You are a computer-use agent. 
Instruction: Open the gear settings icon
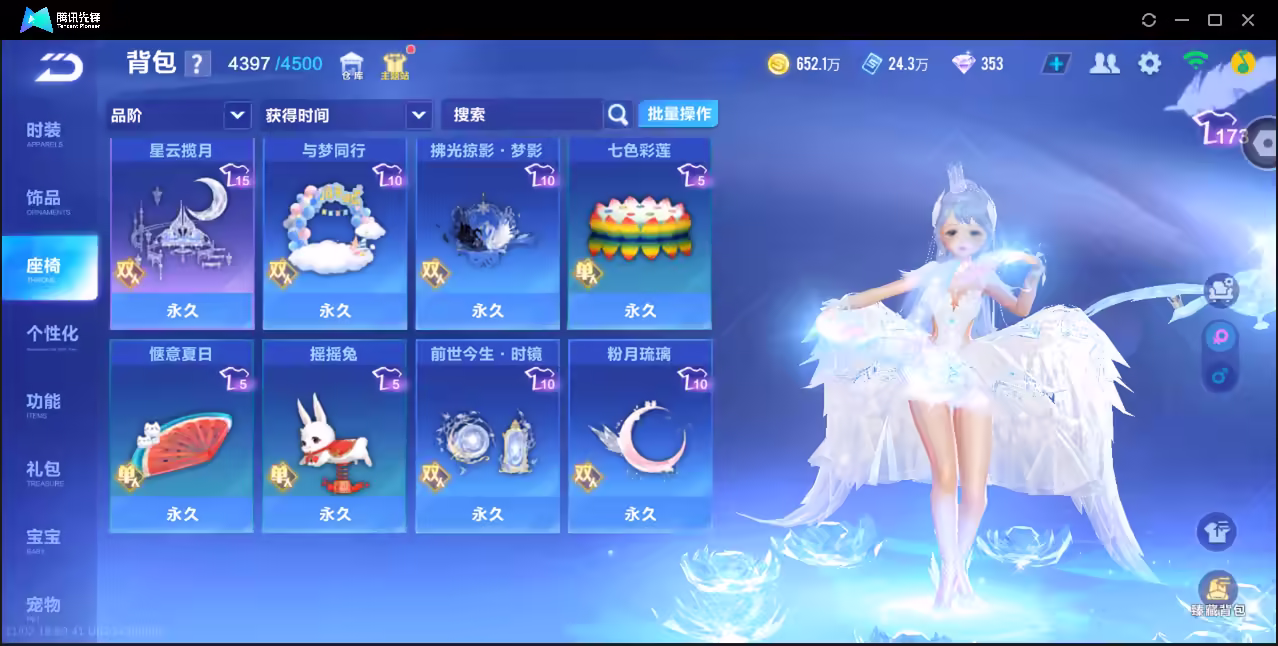click(x=1150, y=64)
